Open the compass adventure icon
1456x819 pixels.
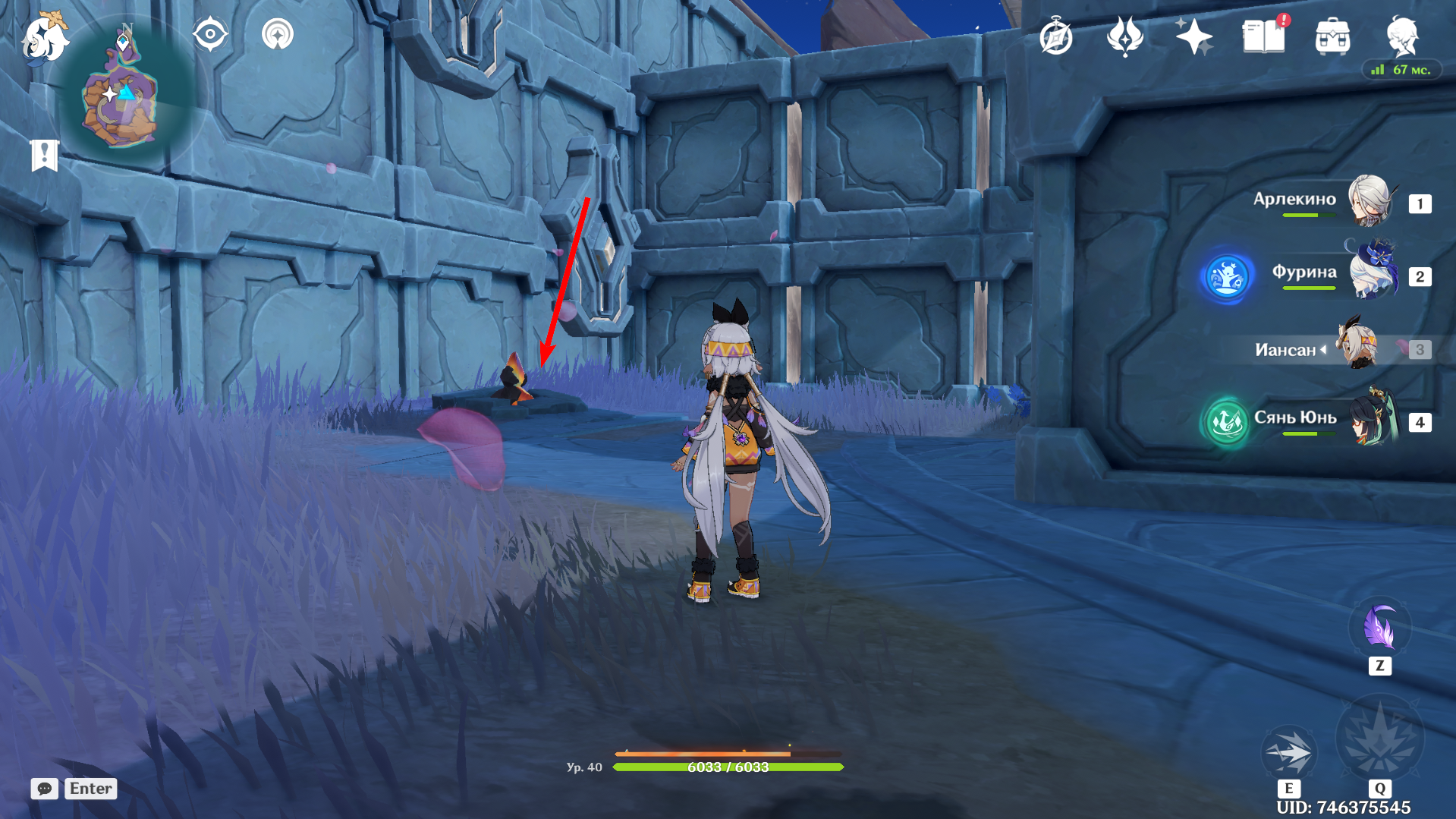(x=1055, y=37)
